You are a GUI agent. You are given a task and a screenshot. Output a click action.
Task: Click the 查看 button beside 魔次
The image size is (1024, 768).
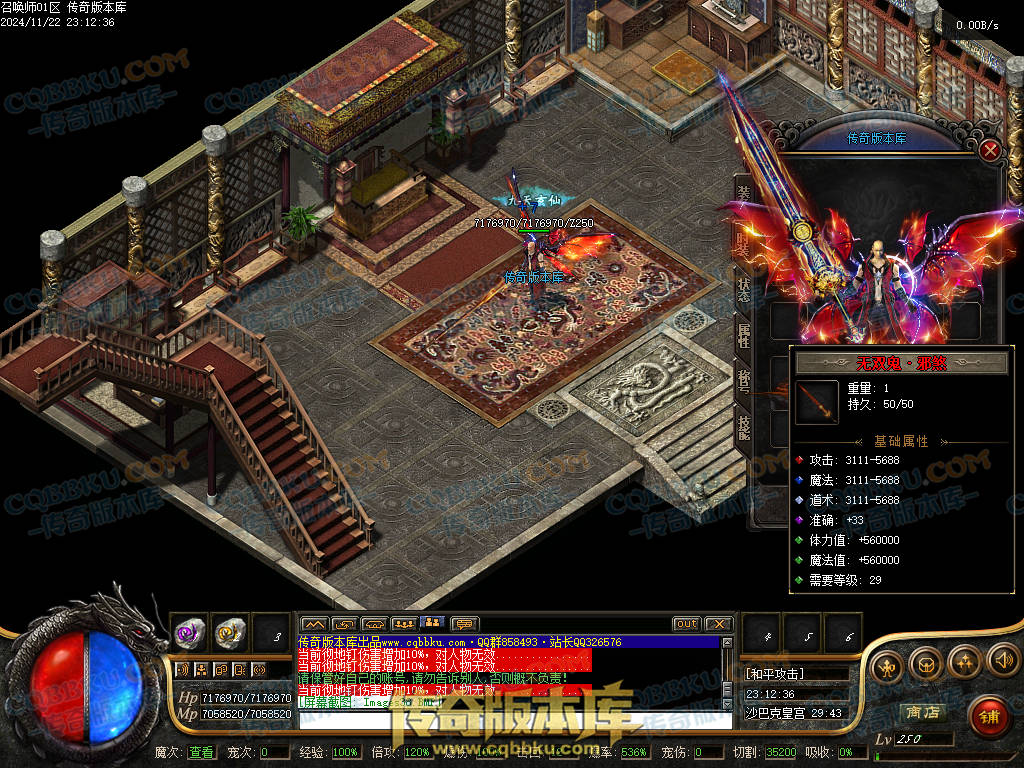(201, 752)
